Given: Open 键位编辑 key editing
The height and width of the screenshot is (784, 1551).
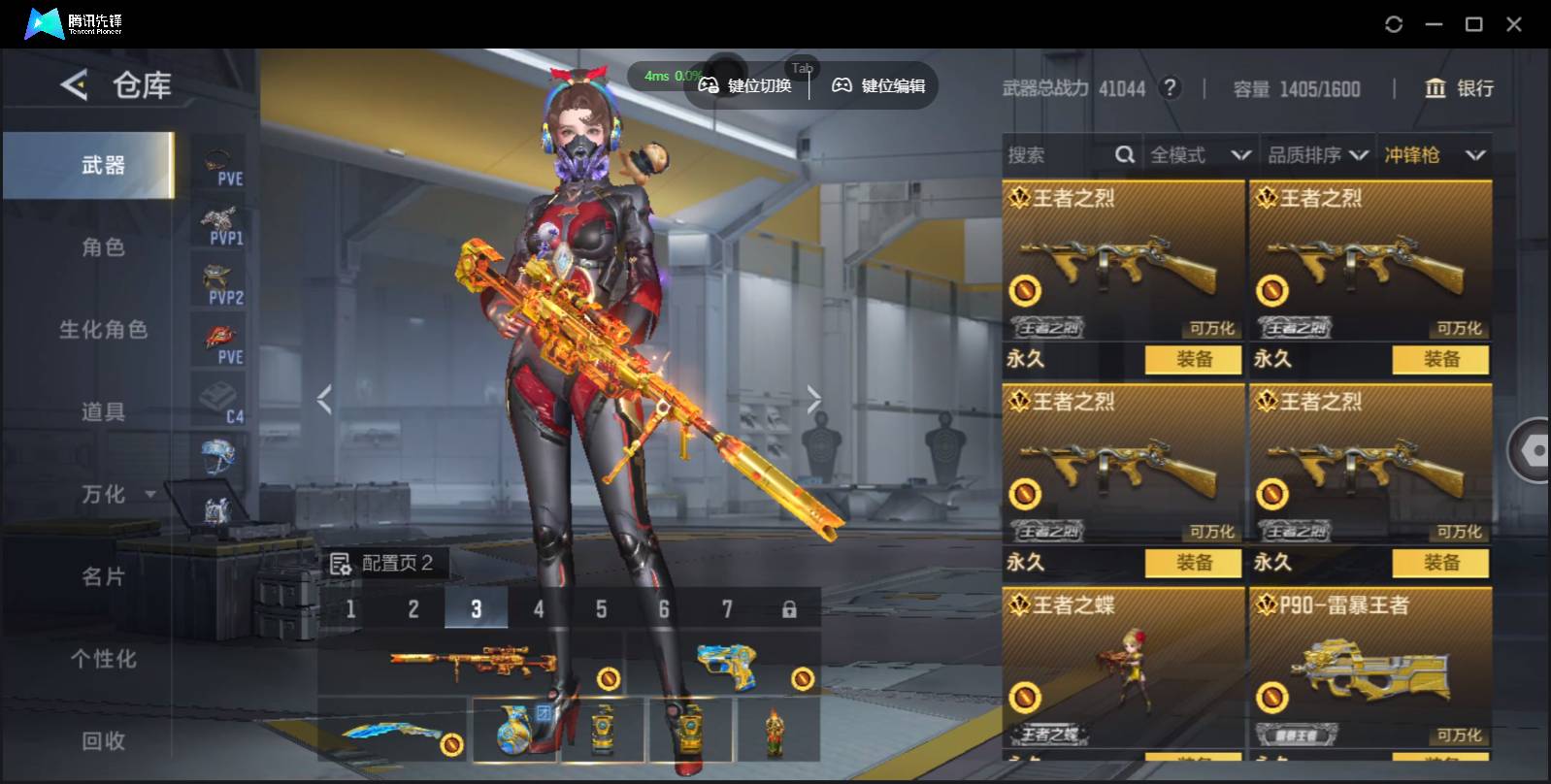Looking at the screenshot, I should tap(878, 85).
